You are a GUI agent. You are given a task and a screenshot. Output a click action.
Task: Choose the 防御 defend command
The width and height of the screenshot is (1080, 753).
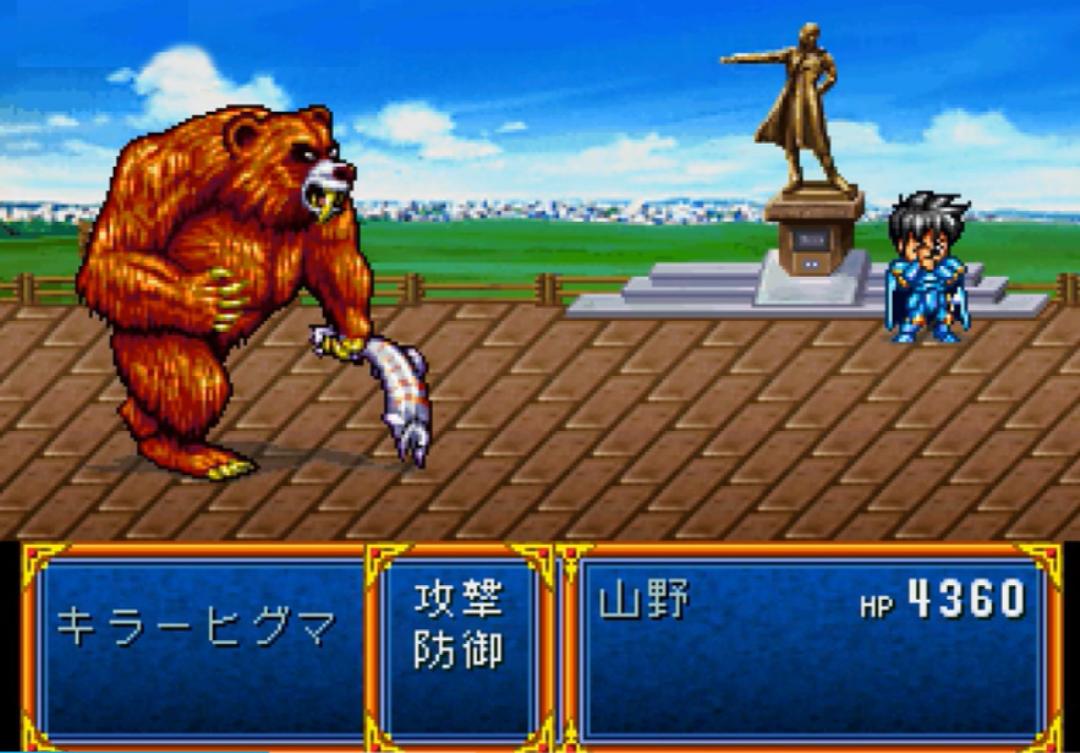click(x=459, y=650)
